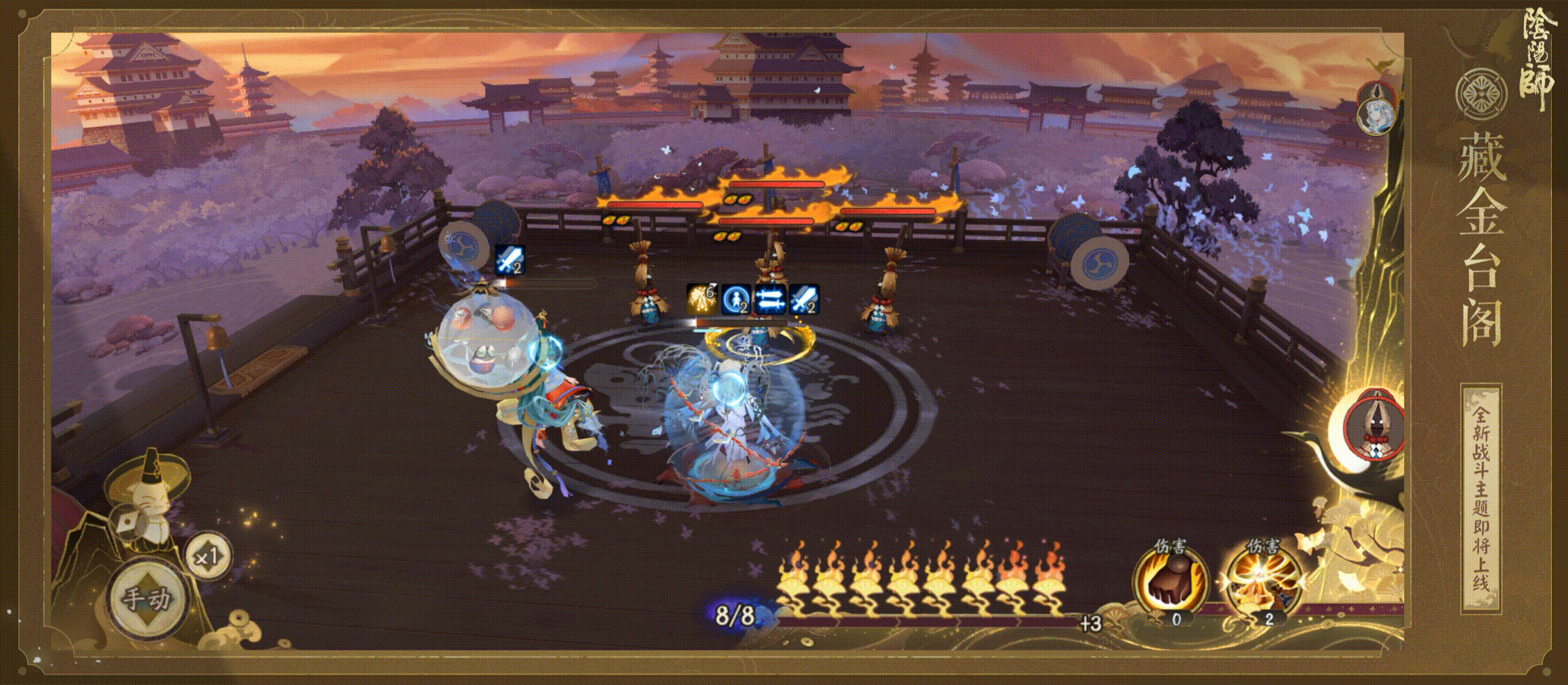Activate the glowing burst skill costing 2
This screenshot has width=1568, height=685.
pos(1263,582)
